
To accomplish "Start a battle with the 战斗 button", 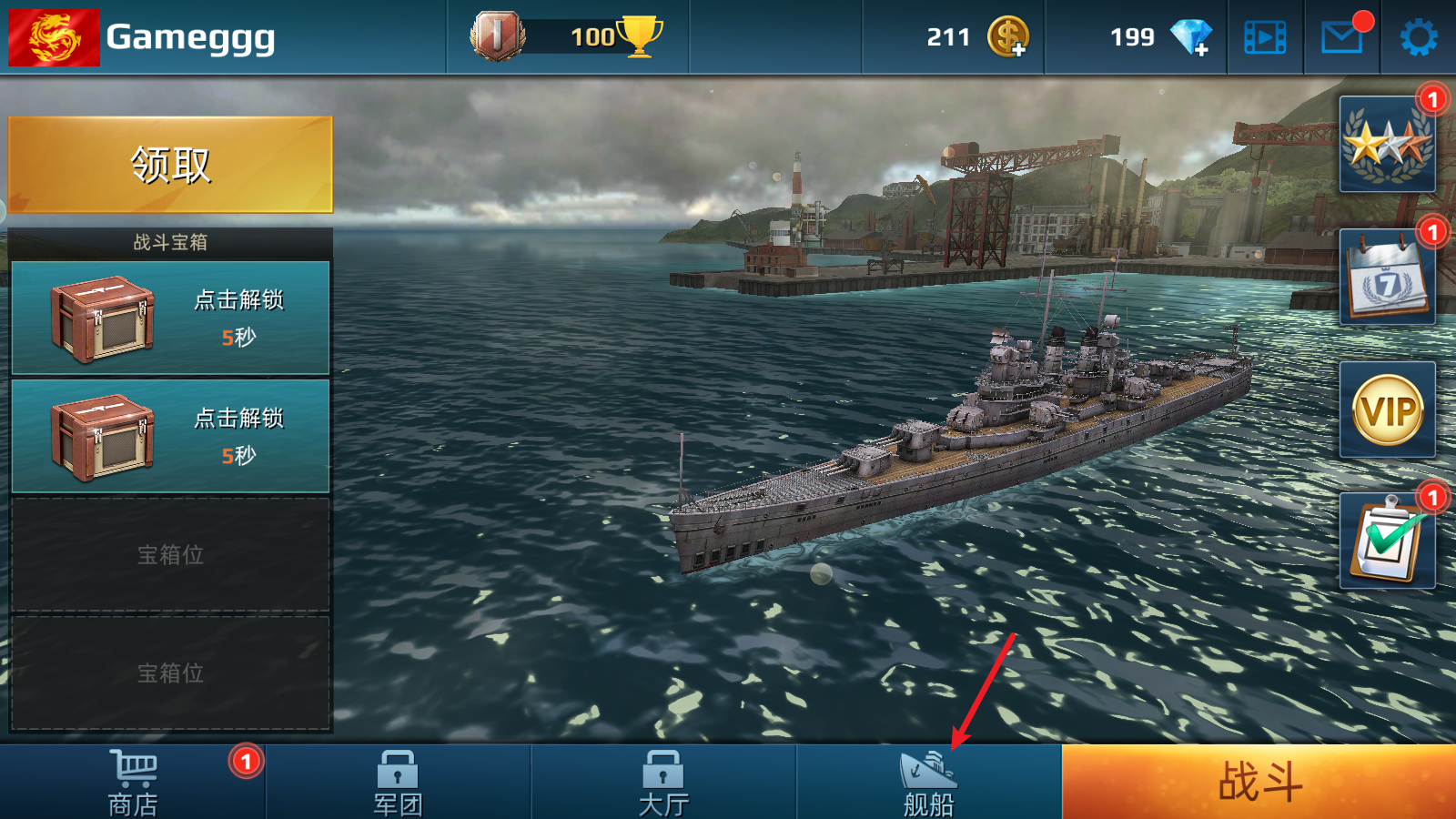I will tap(1259, 782).
